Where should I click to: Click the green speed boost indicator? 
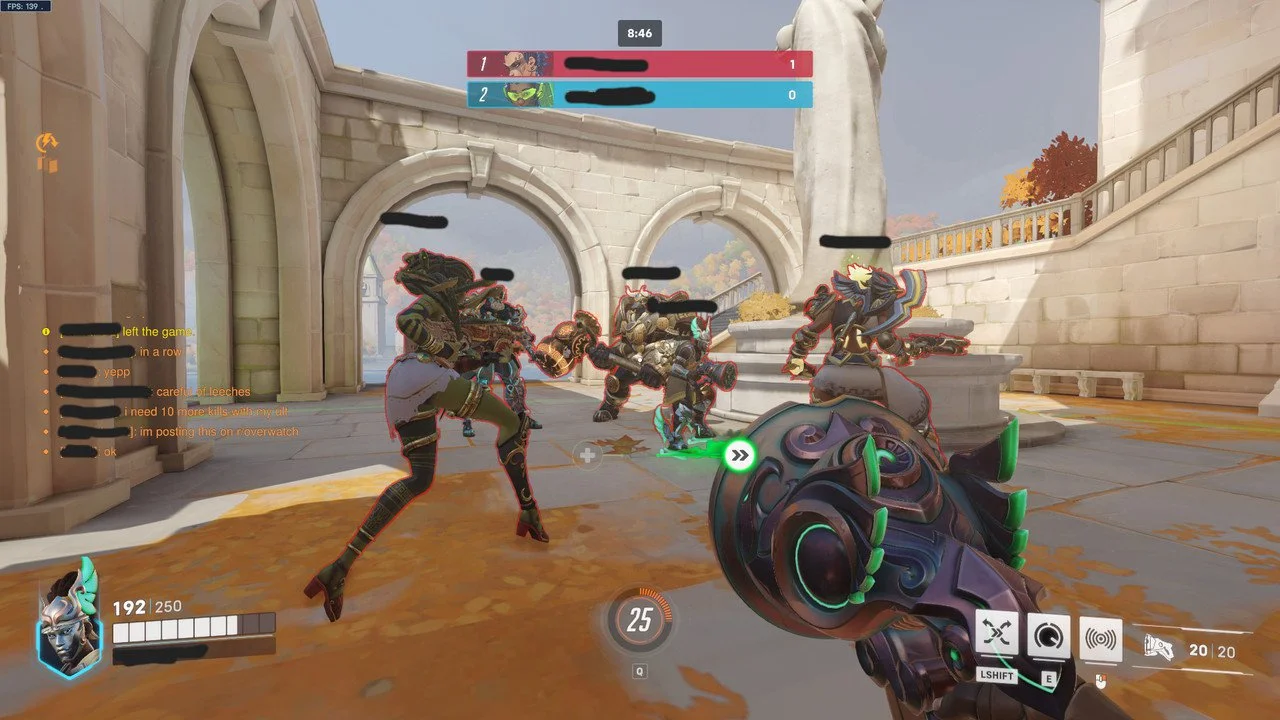[x=740, y=456]
